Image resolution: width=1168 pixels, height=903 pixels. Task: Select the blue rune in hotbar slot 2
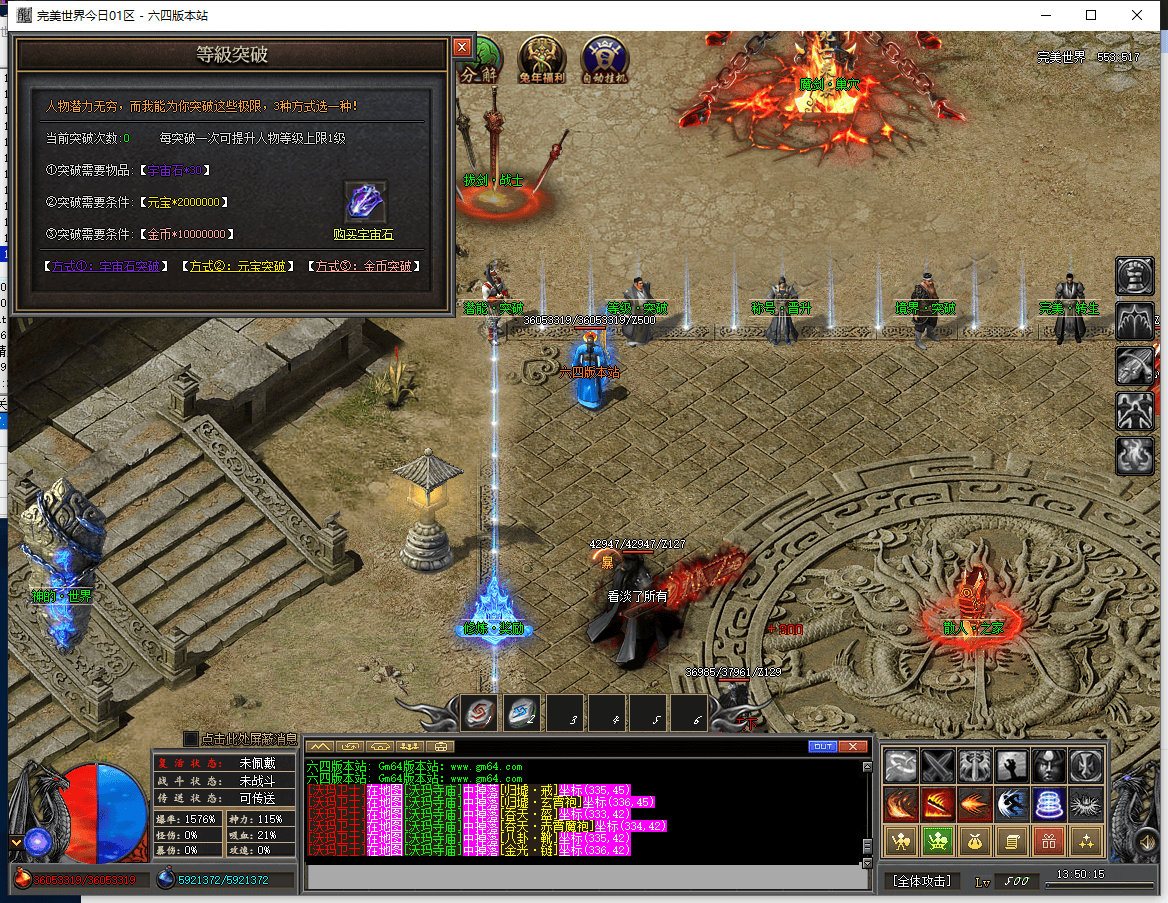click(521, 714)
